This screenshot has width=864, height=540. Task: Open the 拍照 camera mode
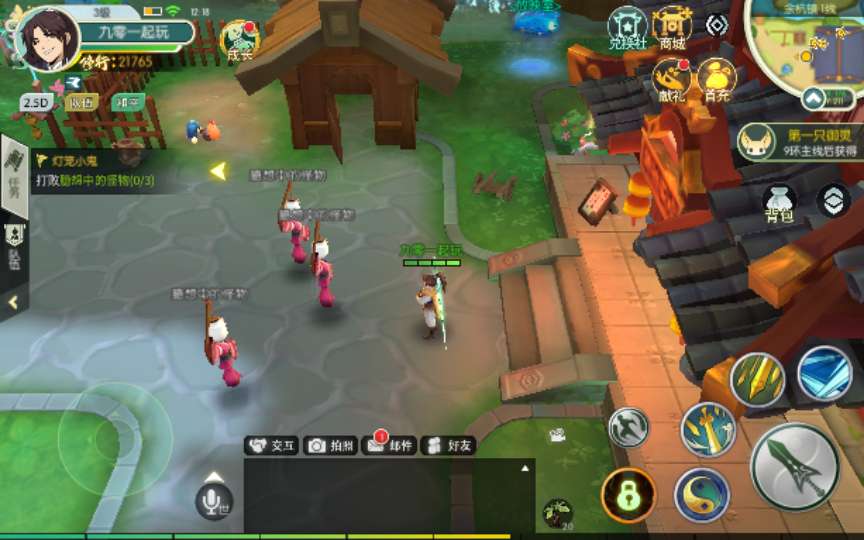click(331, 446)
